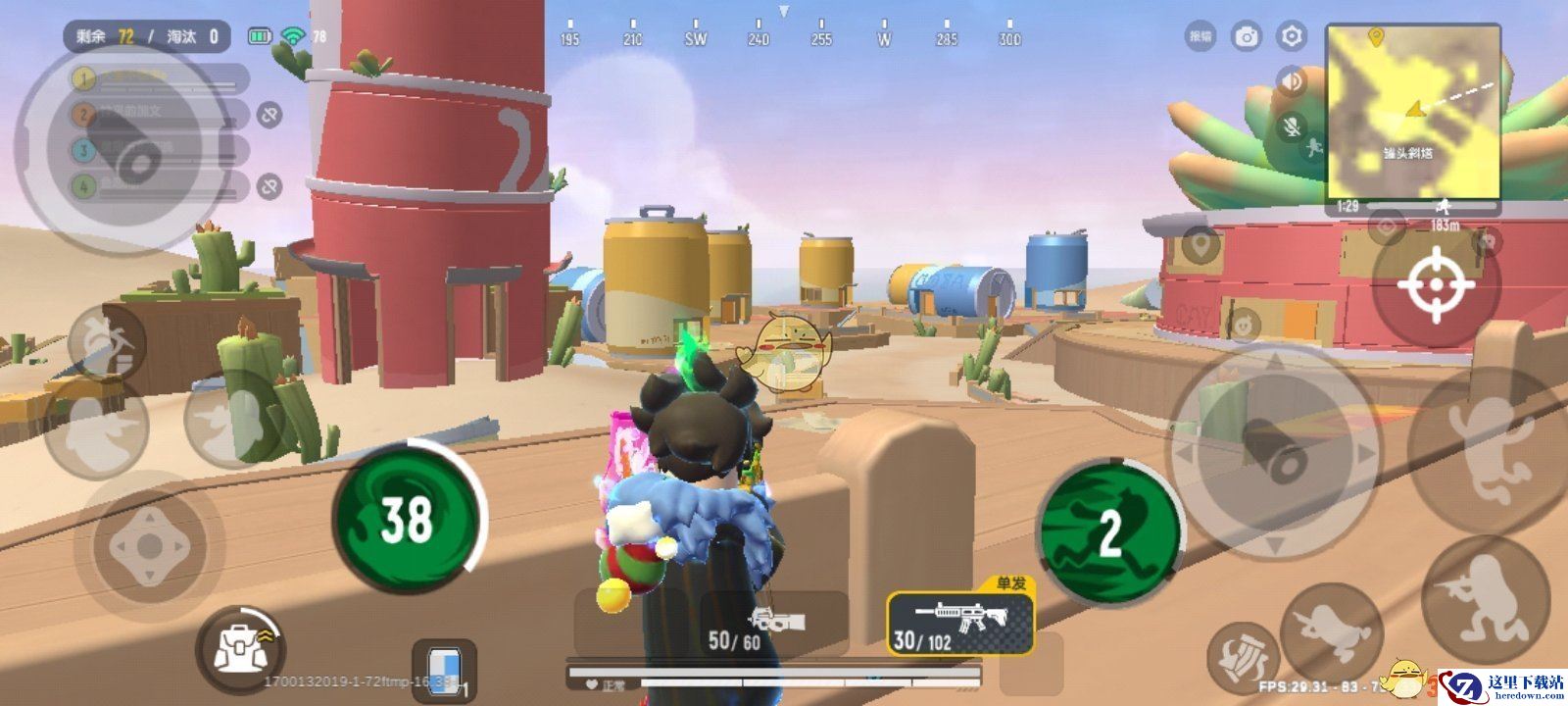Activate the green swirl skill showing 38

[x=407, y=518]
